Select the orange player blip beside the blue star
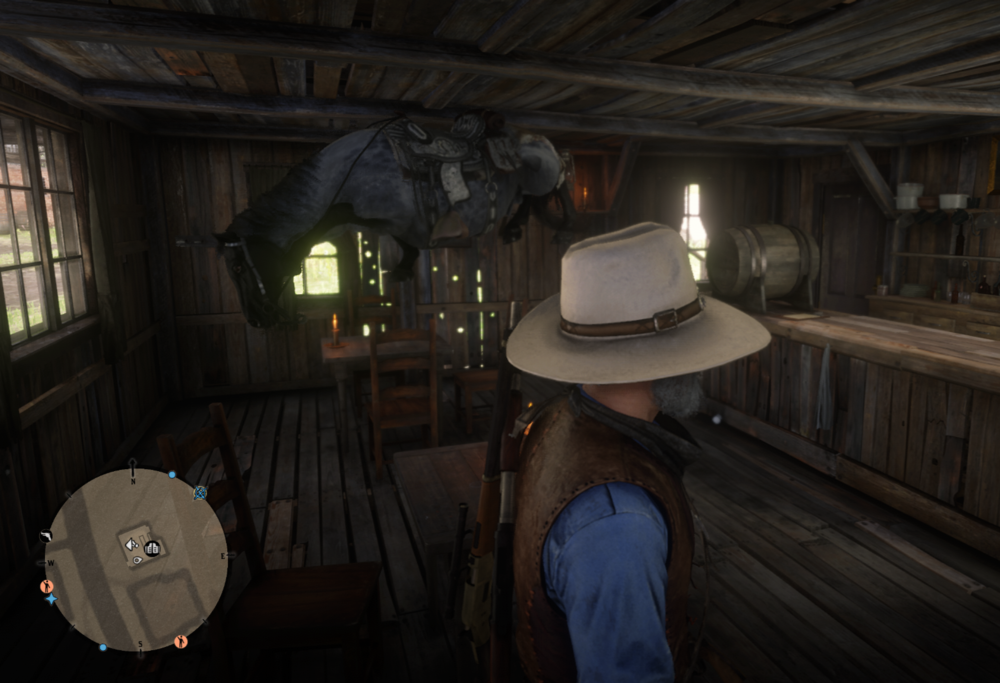The width and height of the screenshot is (1000, 683). point(46,586)
